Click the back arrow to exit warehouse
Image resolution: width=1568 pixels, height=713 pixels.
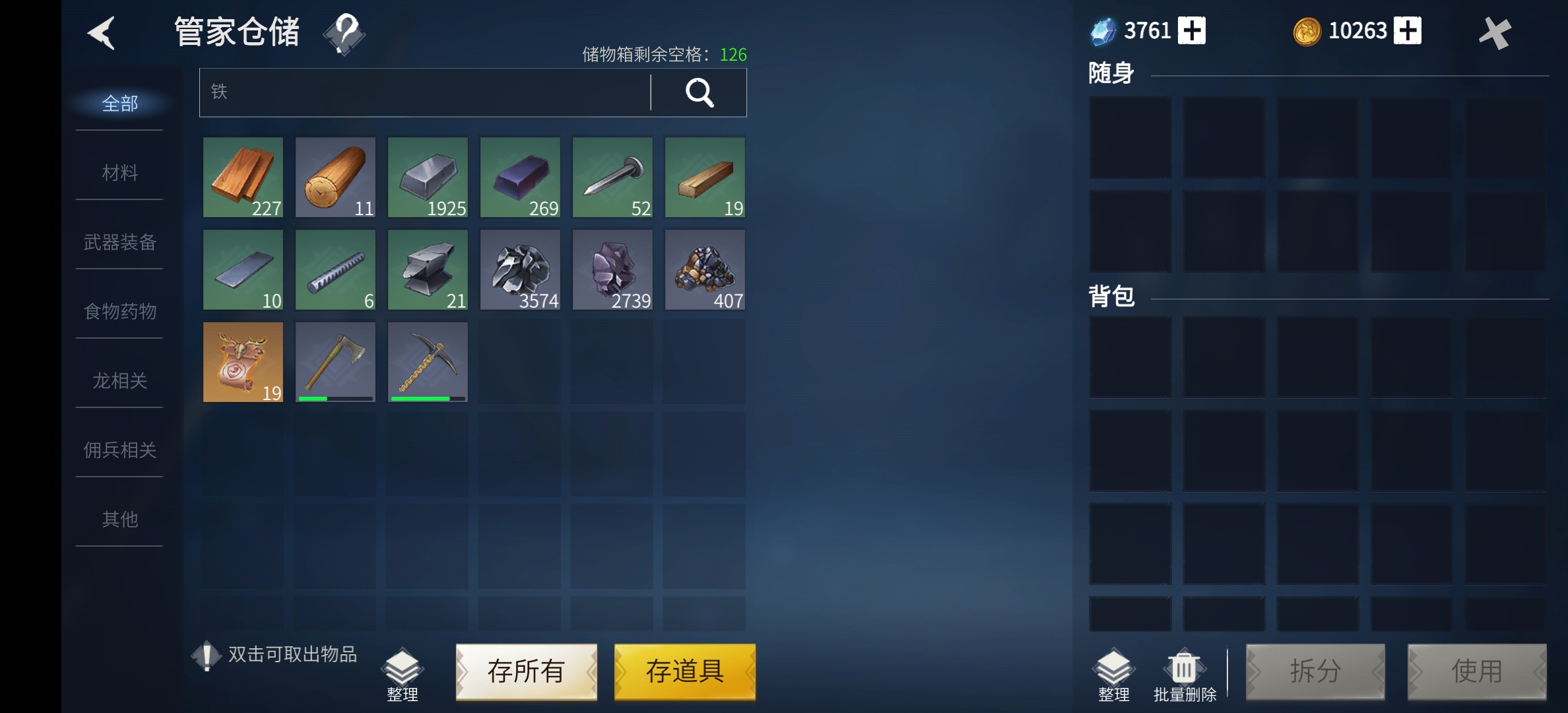click(x=102, y=34)
